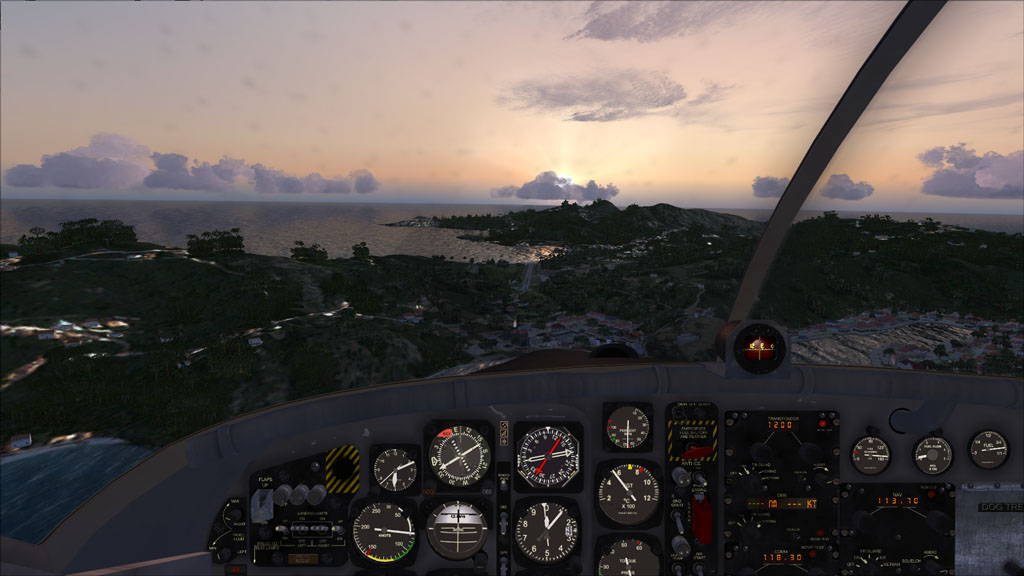Click the transponder code 1200 display
1024x576 pixels.
coord(781,425)
